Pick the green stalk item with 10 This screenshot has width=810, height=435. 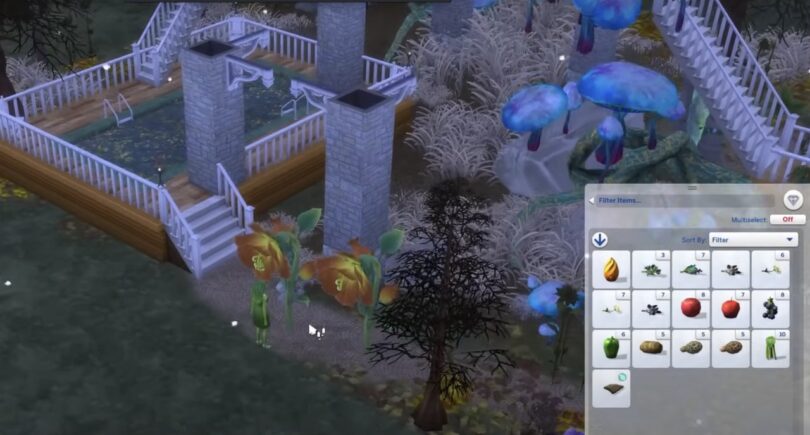pyautogui.click(x=771, y=348)
